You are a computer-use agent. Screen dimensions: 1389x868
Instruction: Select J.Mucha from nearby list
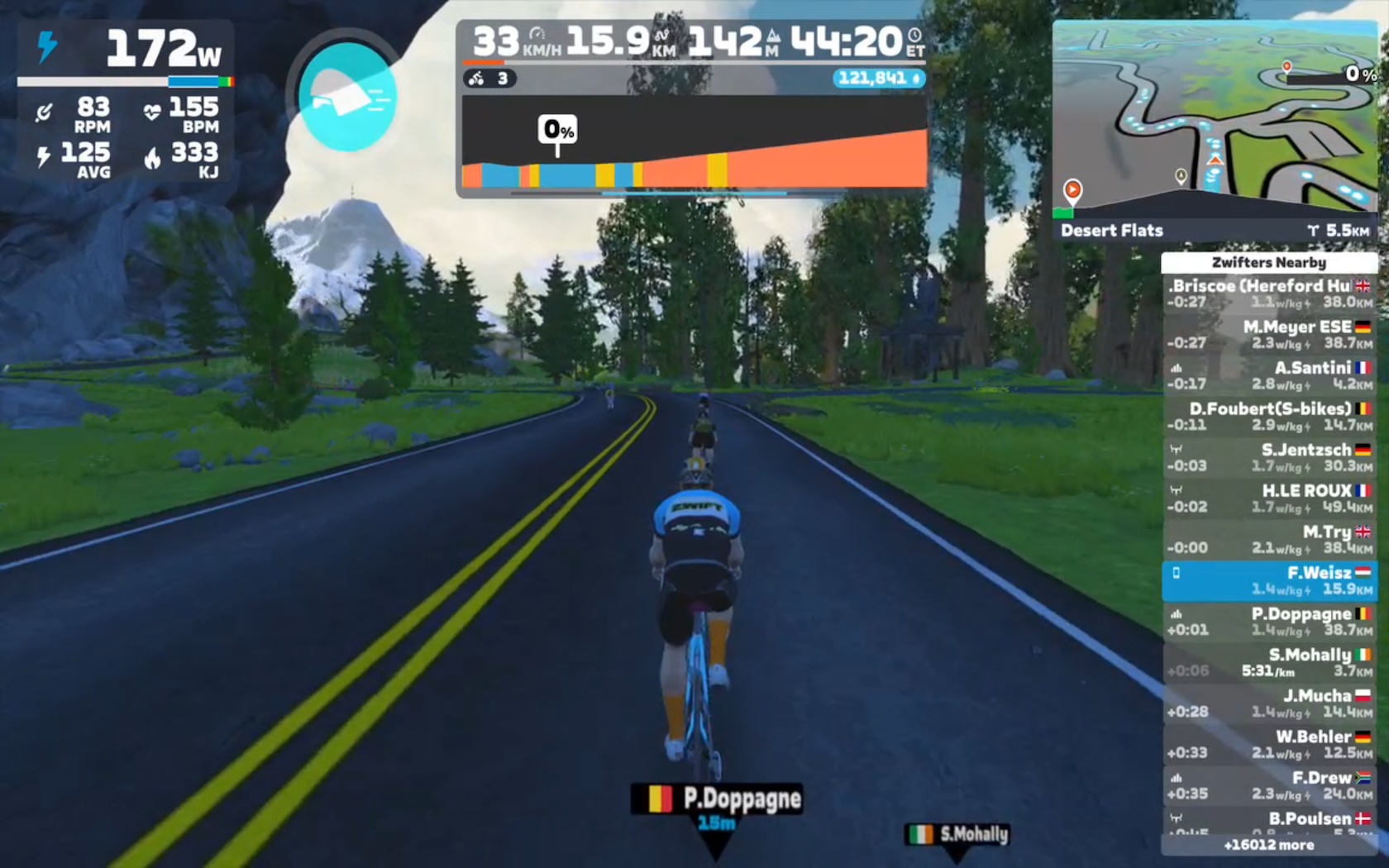(1269, 703)
